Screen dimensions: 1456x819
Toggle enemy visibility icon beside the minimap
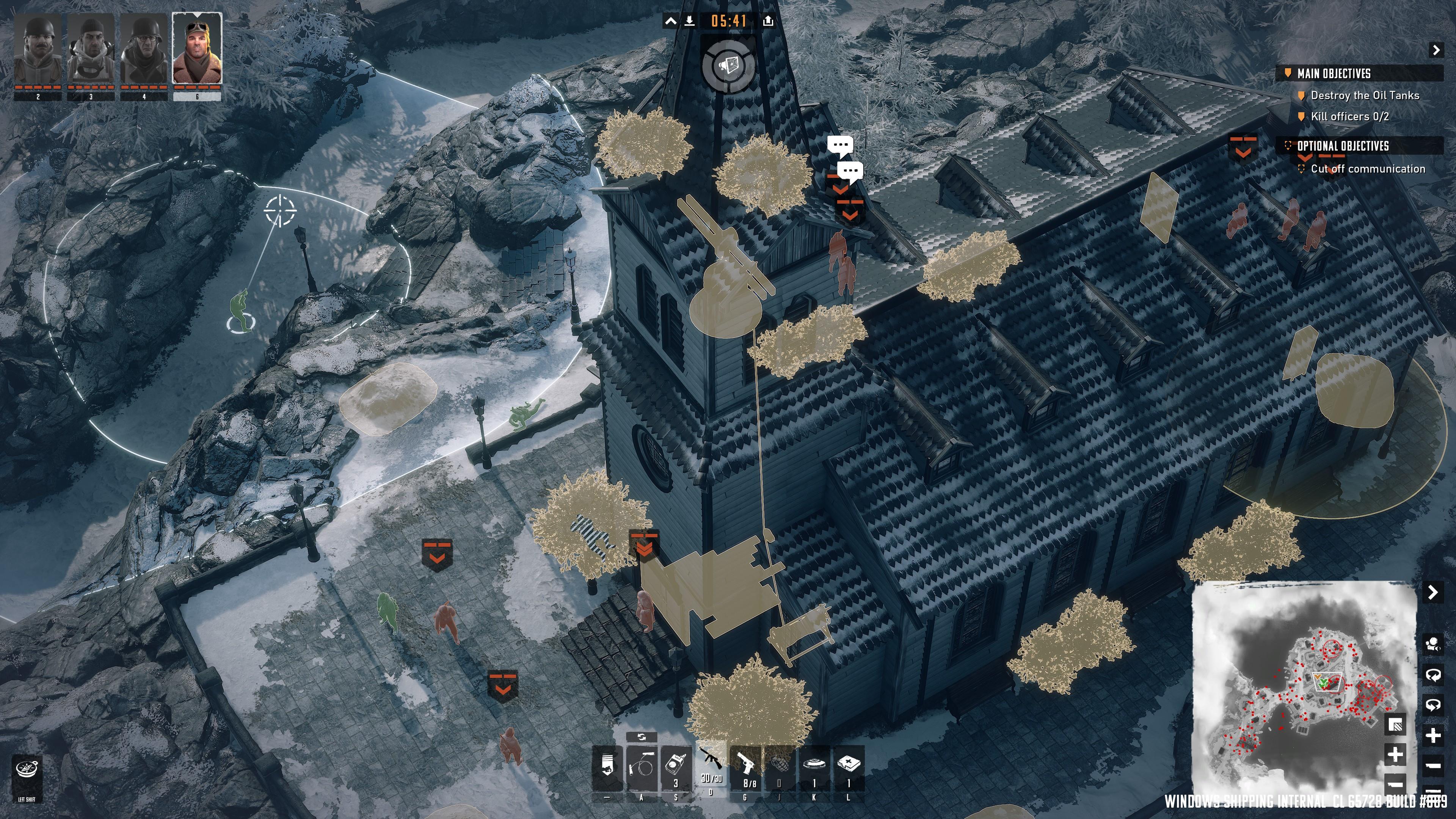tap(1433, 644)
